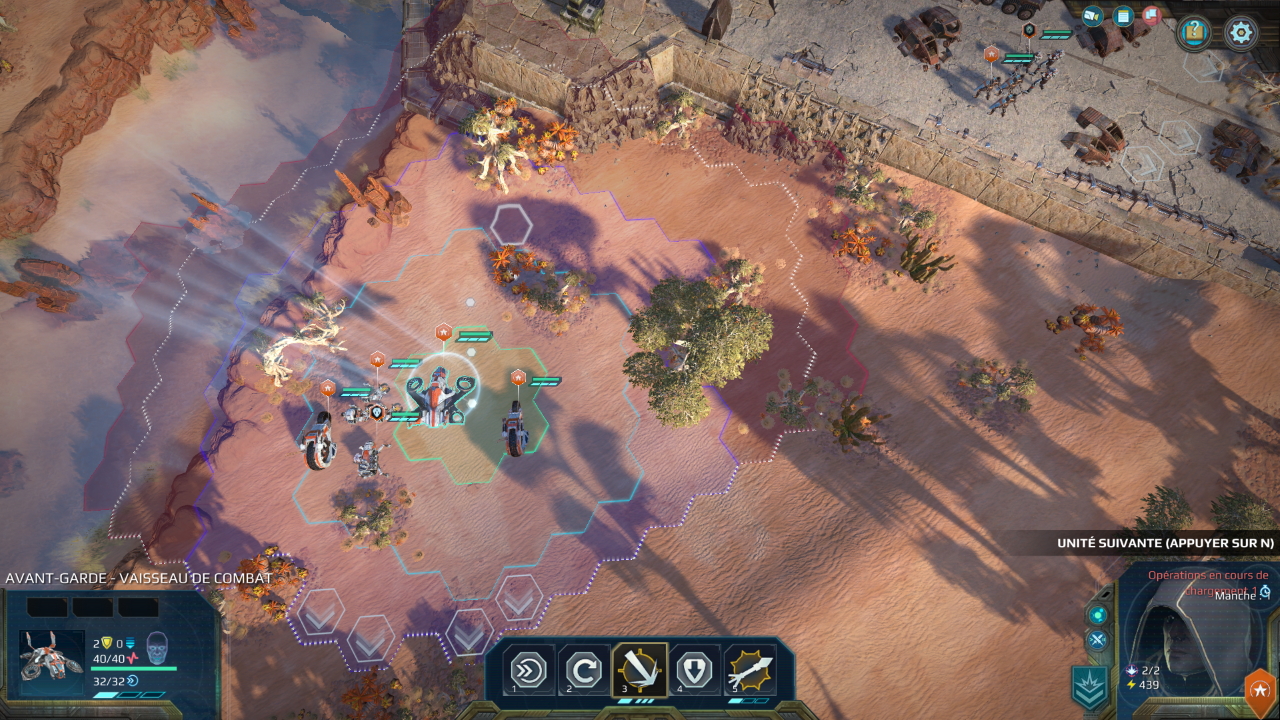Click the red overlapping windows icon
This screenshot has height=720, width=1280.
coord(1152,16)
